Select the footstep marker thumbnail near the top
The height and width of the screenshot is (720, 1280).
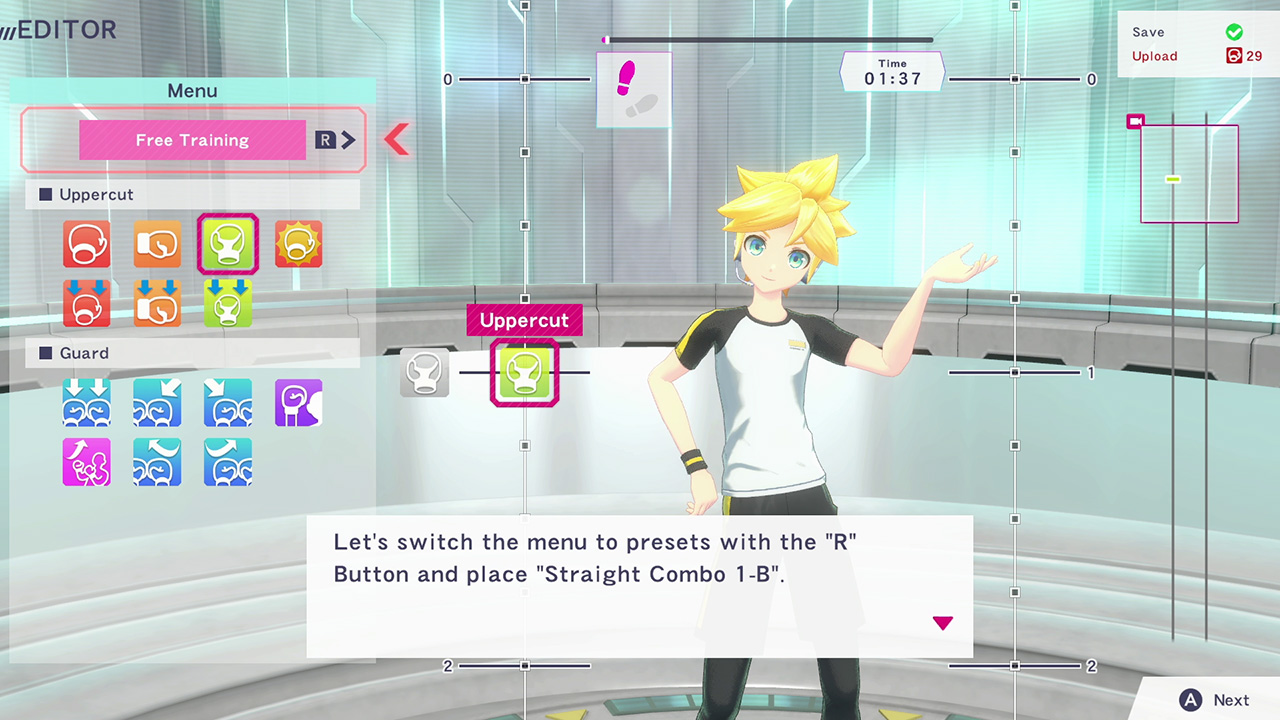coord(633,90)
